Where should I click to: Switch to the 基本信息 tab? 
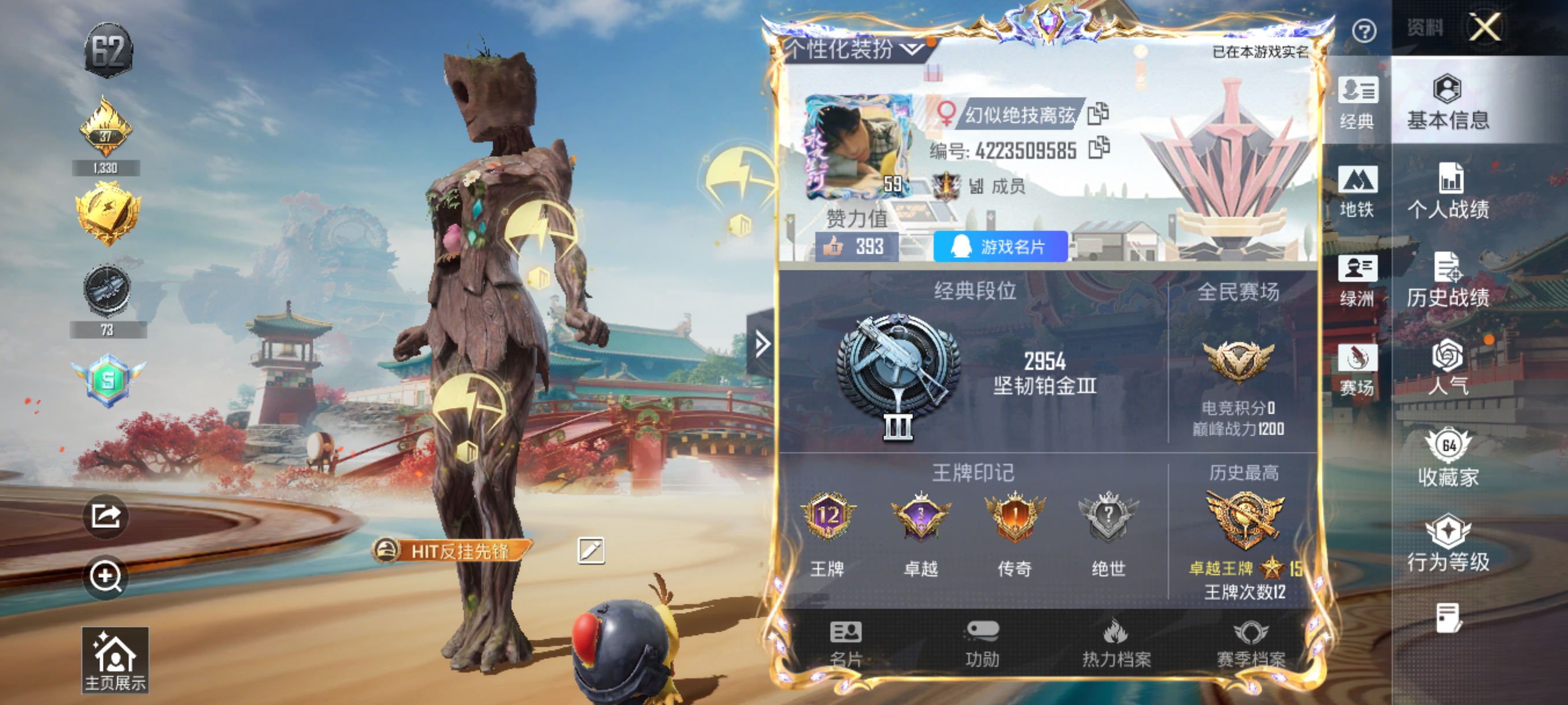pos(1448,102)
